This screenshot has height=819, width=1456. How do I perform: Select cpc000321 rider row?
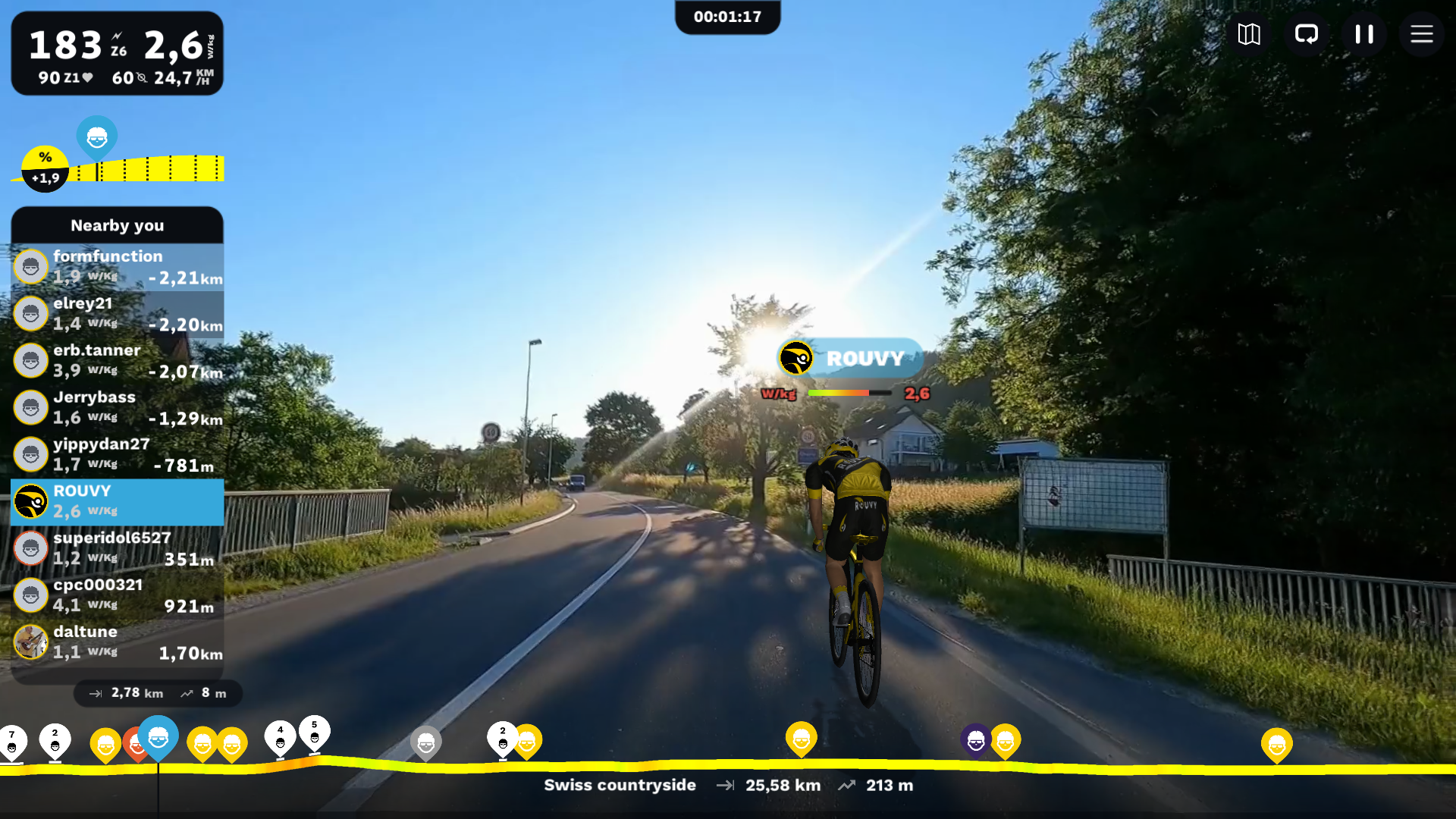coord(118,596)
